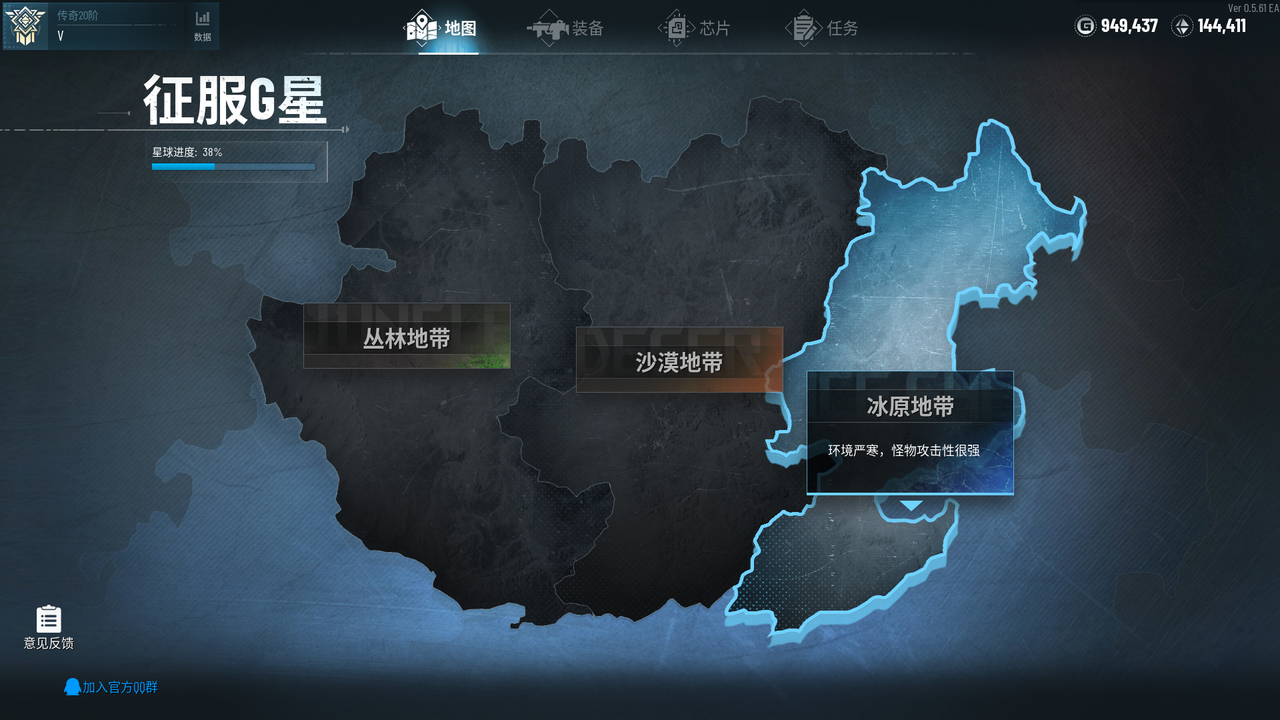1280x720 pixels.
Task: Select the 丛林地带 region label
Action: [406, 337]
